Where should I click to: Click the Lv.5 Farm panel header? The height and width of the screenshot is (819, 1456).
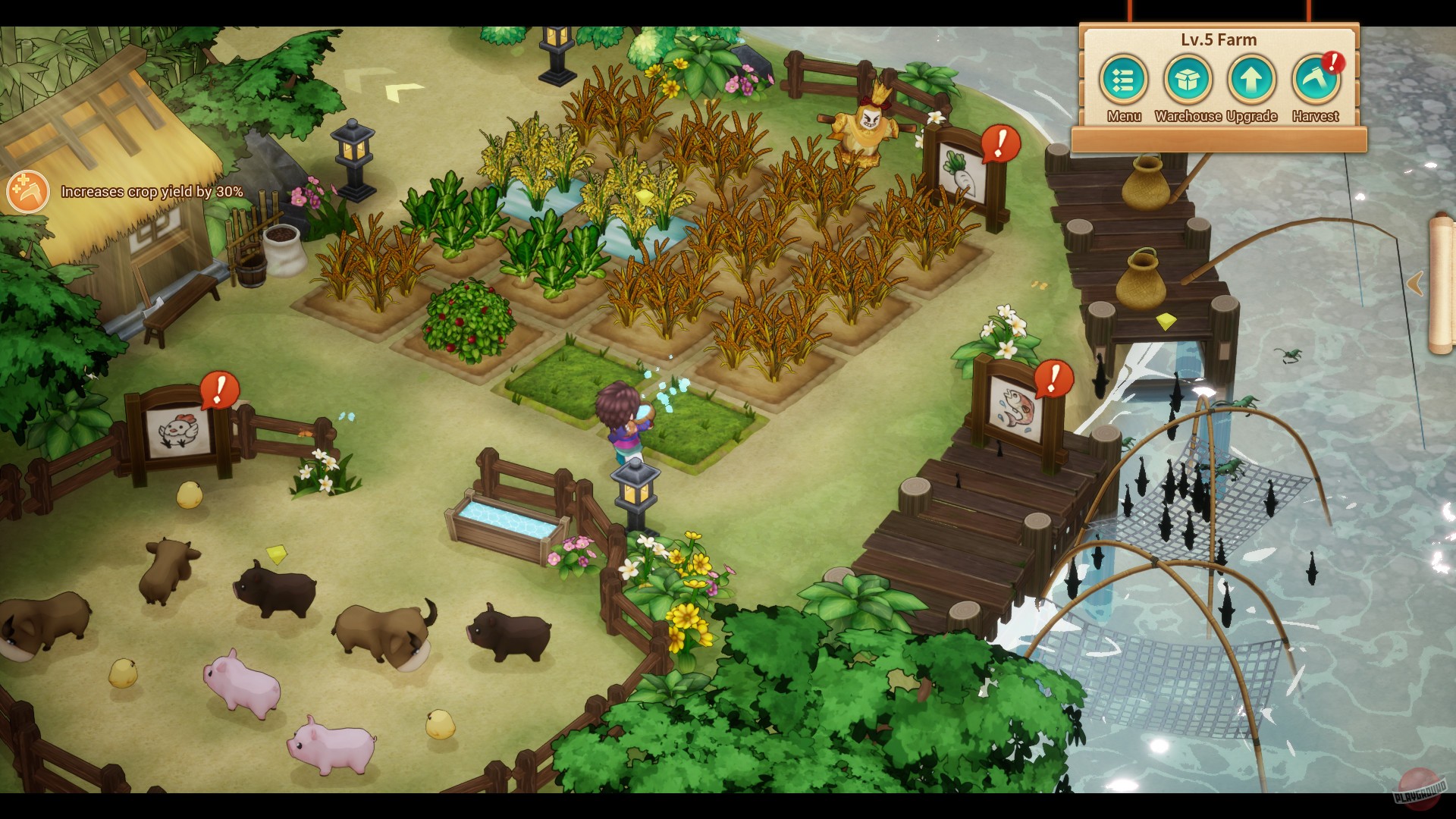coord(1219,39)
